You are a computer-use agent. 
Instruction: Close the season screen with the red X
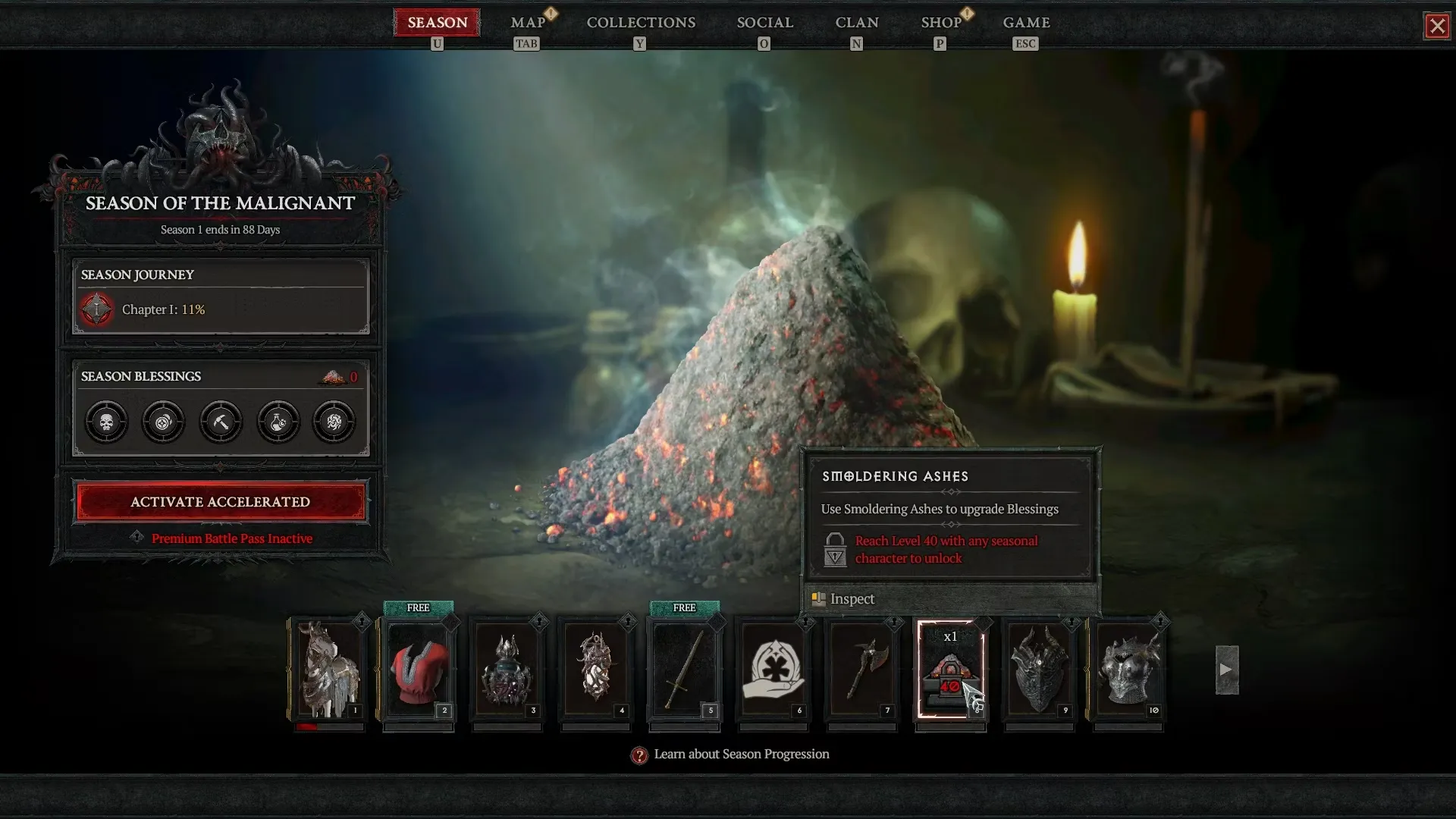tap(1436, 26)
